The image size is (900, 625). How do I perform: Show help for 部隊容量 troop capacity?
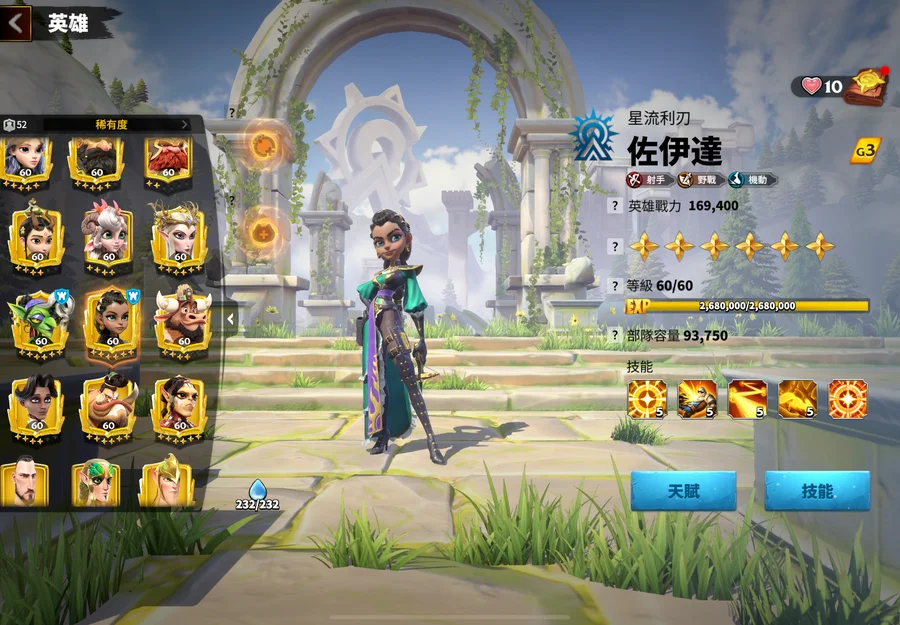point(616,336)
